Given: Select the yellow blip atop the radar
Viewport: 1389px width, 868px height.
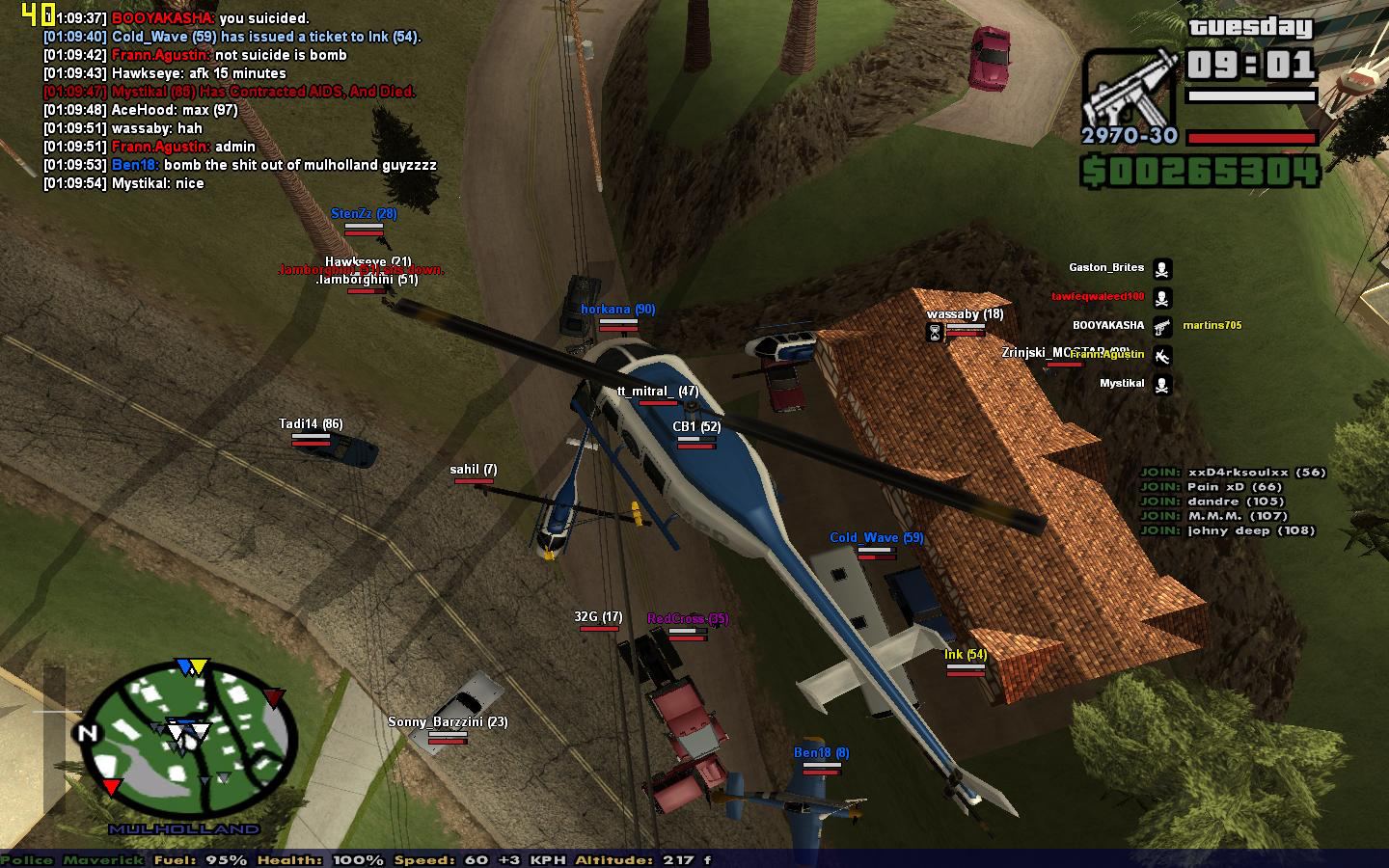Looking at the screenshot, I should [x=199, y=666].
